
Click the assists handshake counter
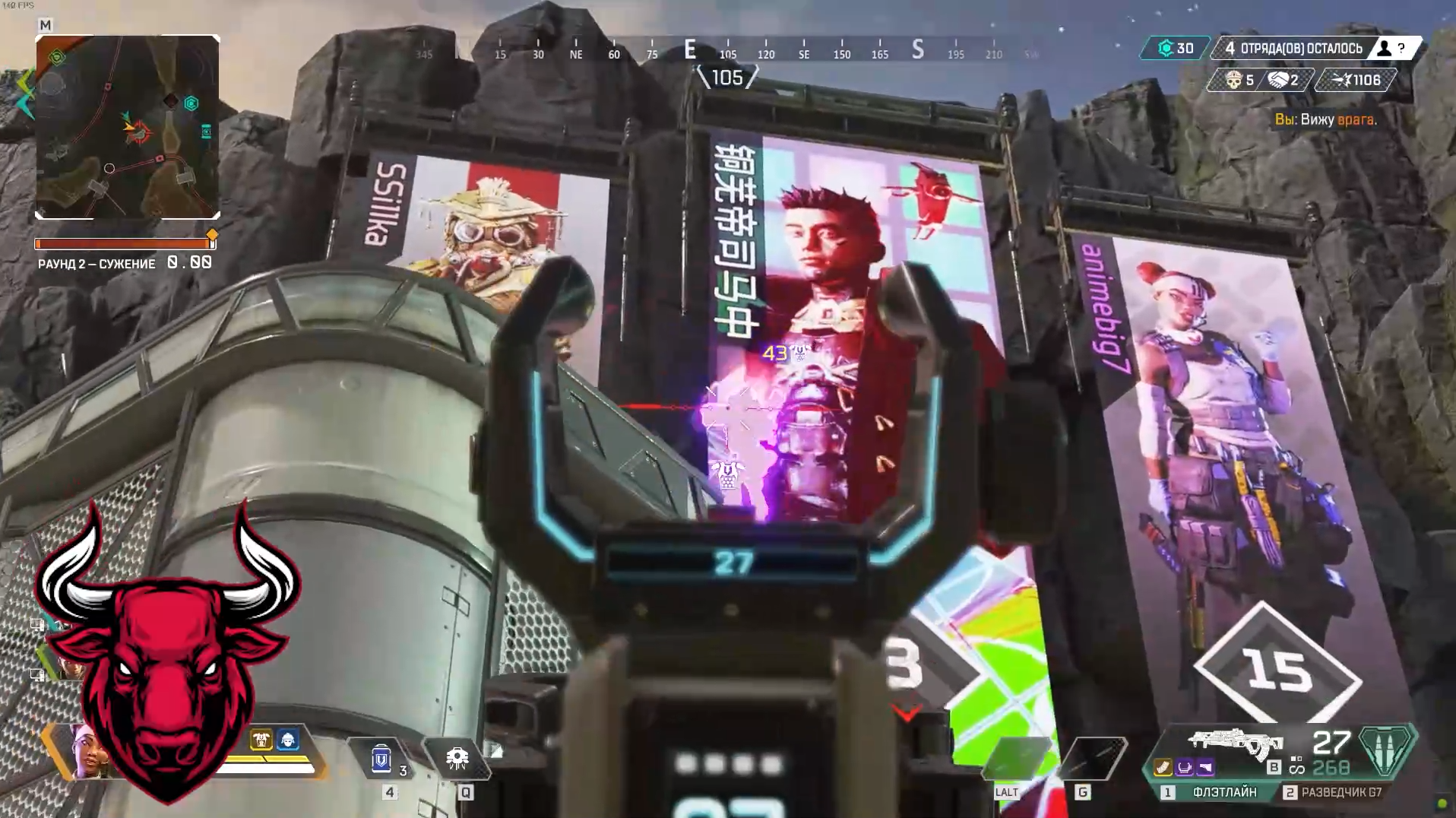pyautogui.click(x=1284, y=80)
